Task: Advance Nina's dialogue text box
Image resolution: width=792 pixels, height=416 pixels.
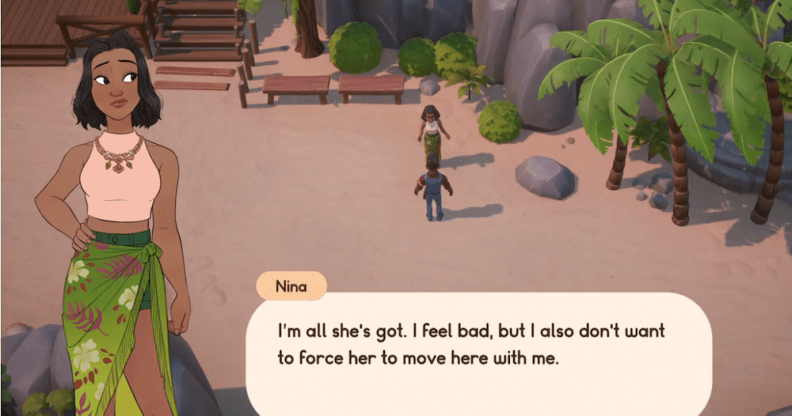Action: [478, 345]
